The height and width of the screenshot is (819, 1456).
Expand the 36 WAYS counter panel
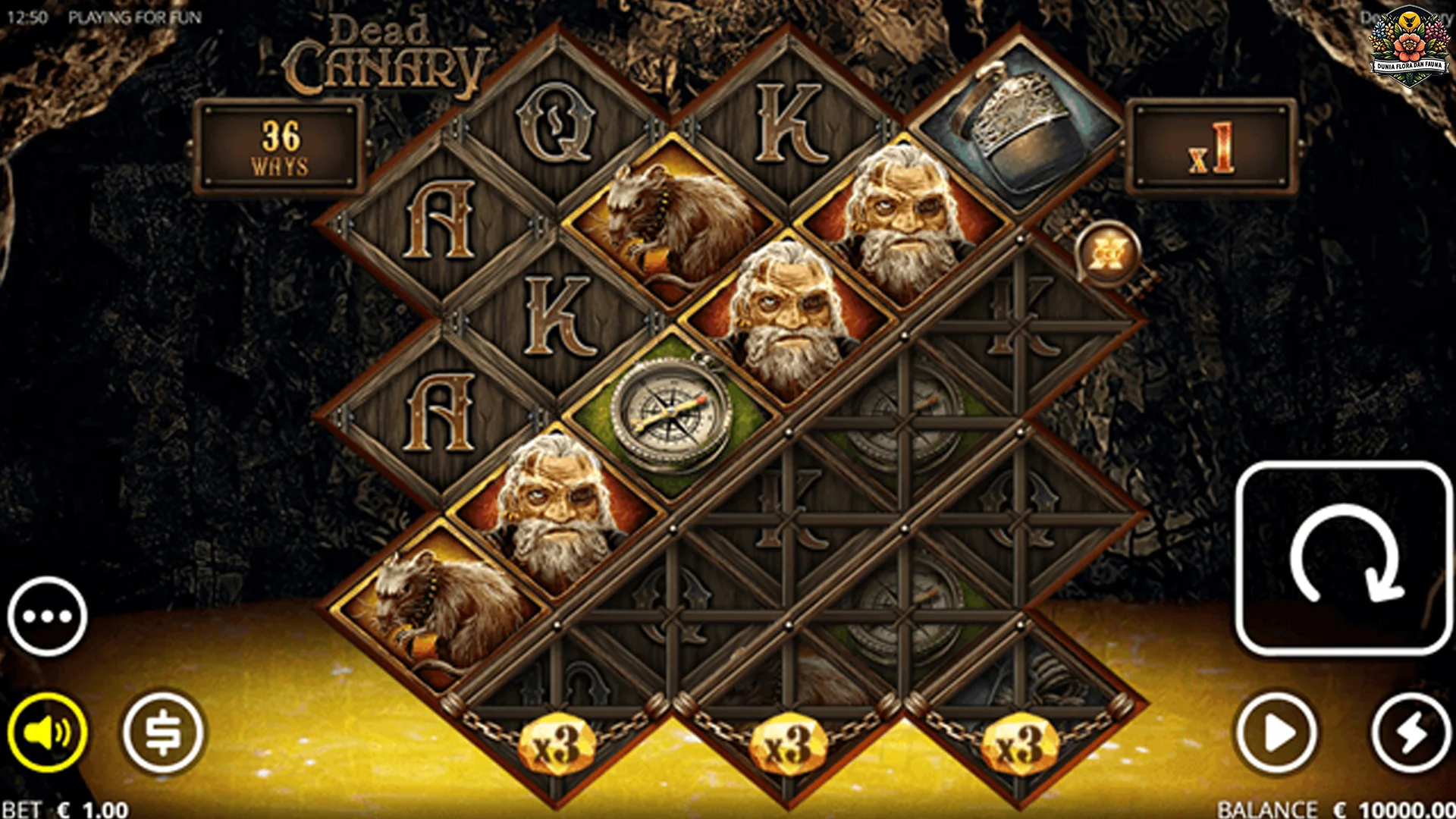tap(281, 144)
